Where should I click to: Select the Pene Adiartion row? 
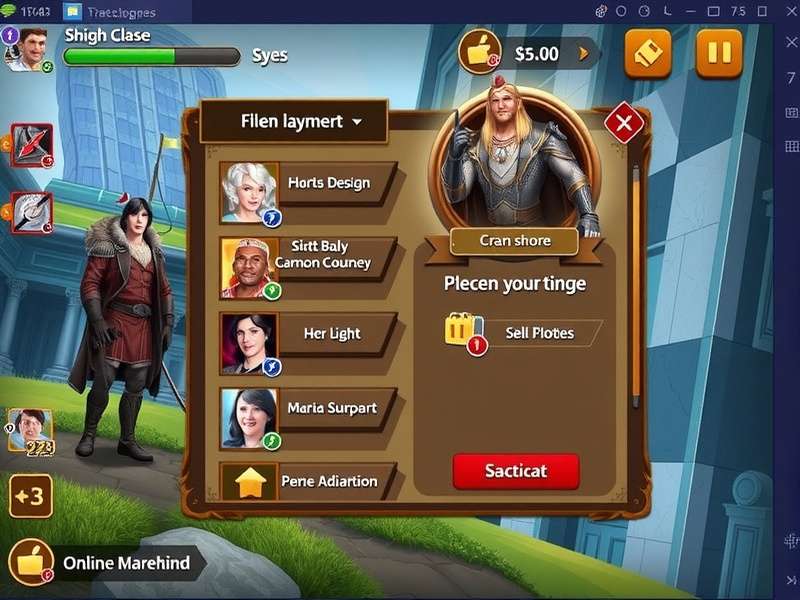coord(310,481)
